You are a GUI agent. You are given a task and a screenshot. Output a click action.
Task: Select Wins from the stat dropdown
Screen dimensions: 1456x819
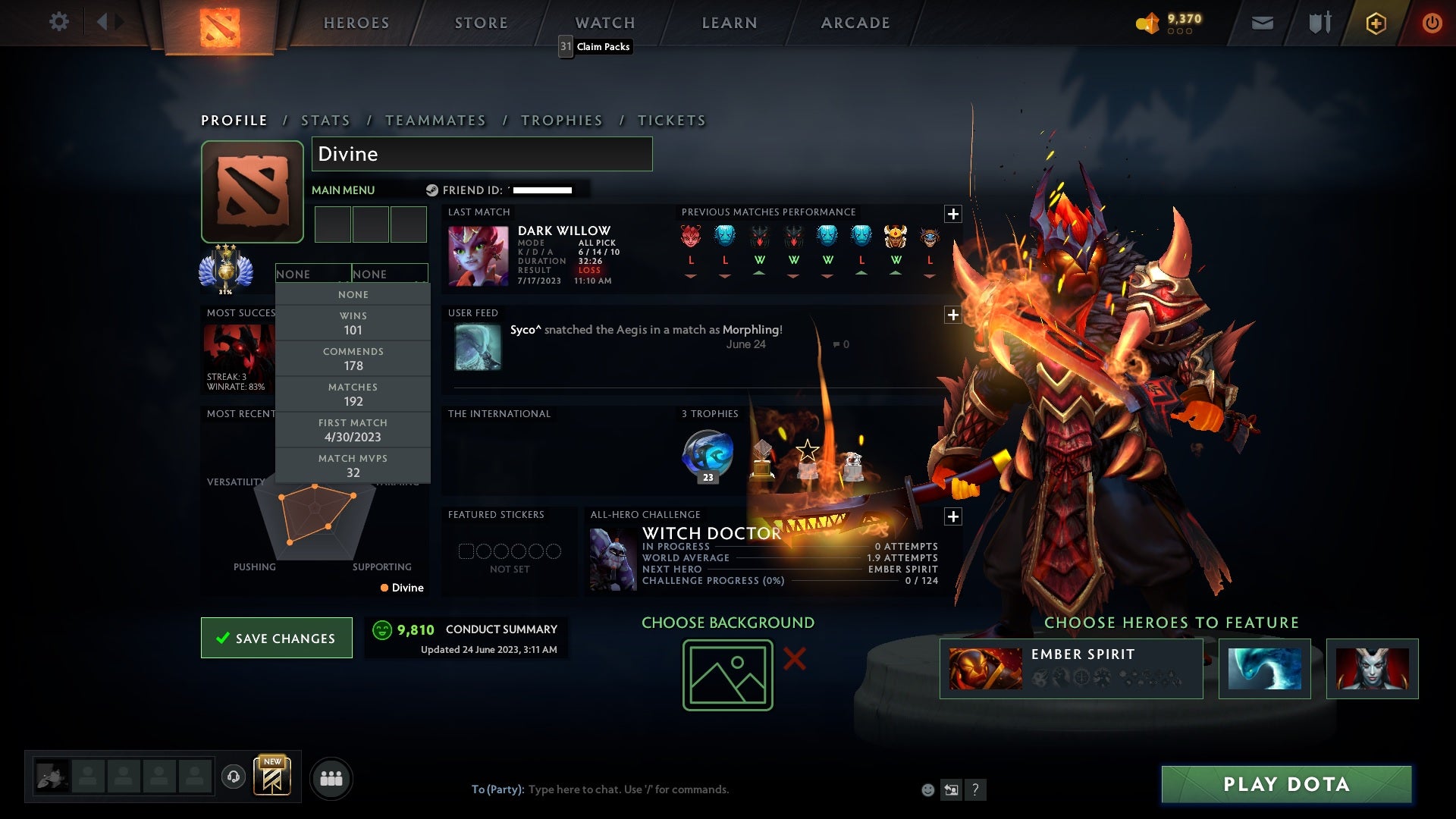[x=353, y=322]
